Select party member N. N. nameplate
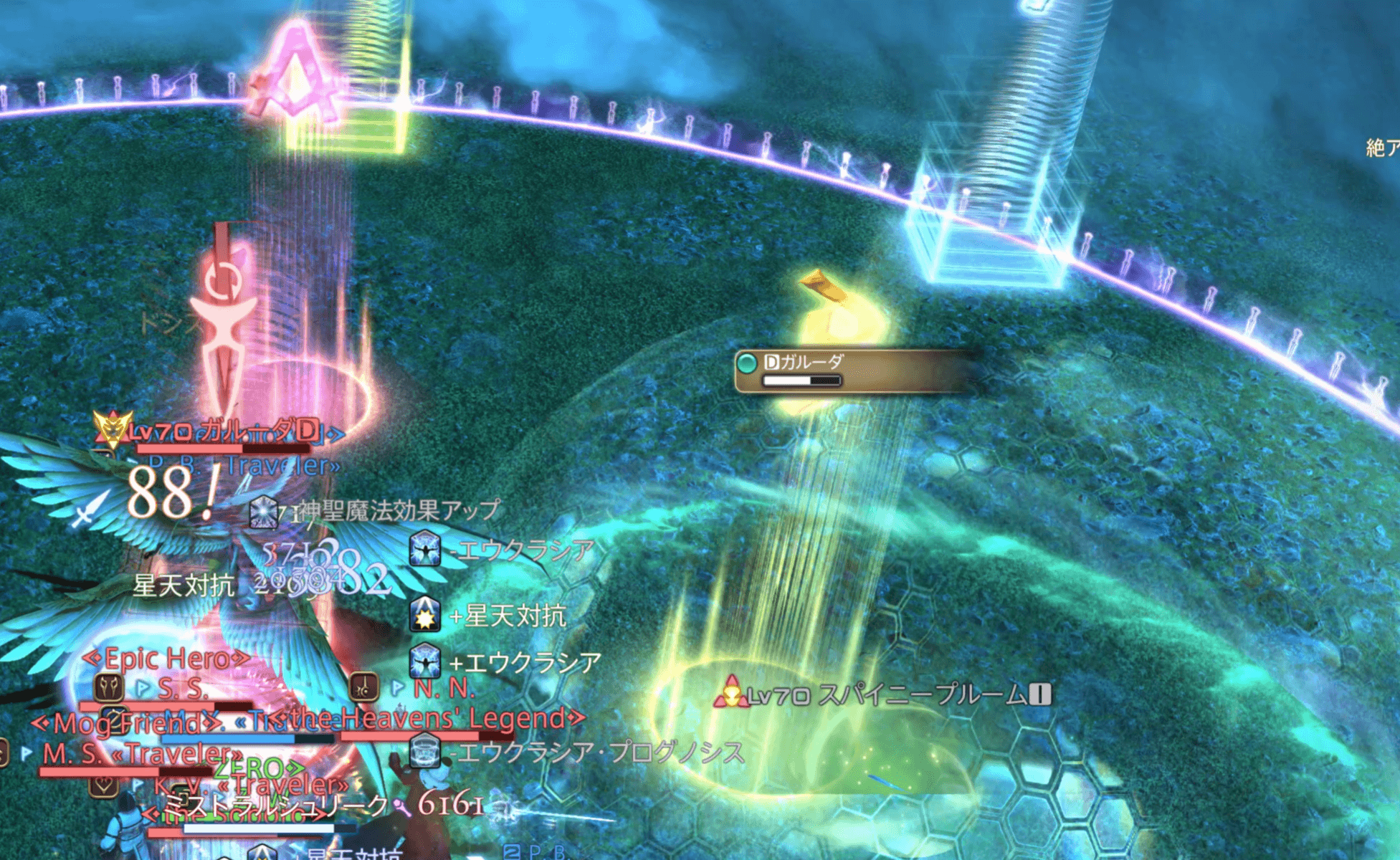Screen dimensions: 1400x860 444,688
